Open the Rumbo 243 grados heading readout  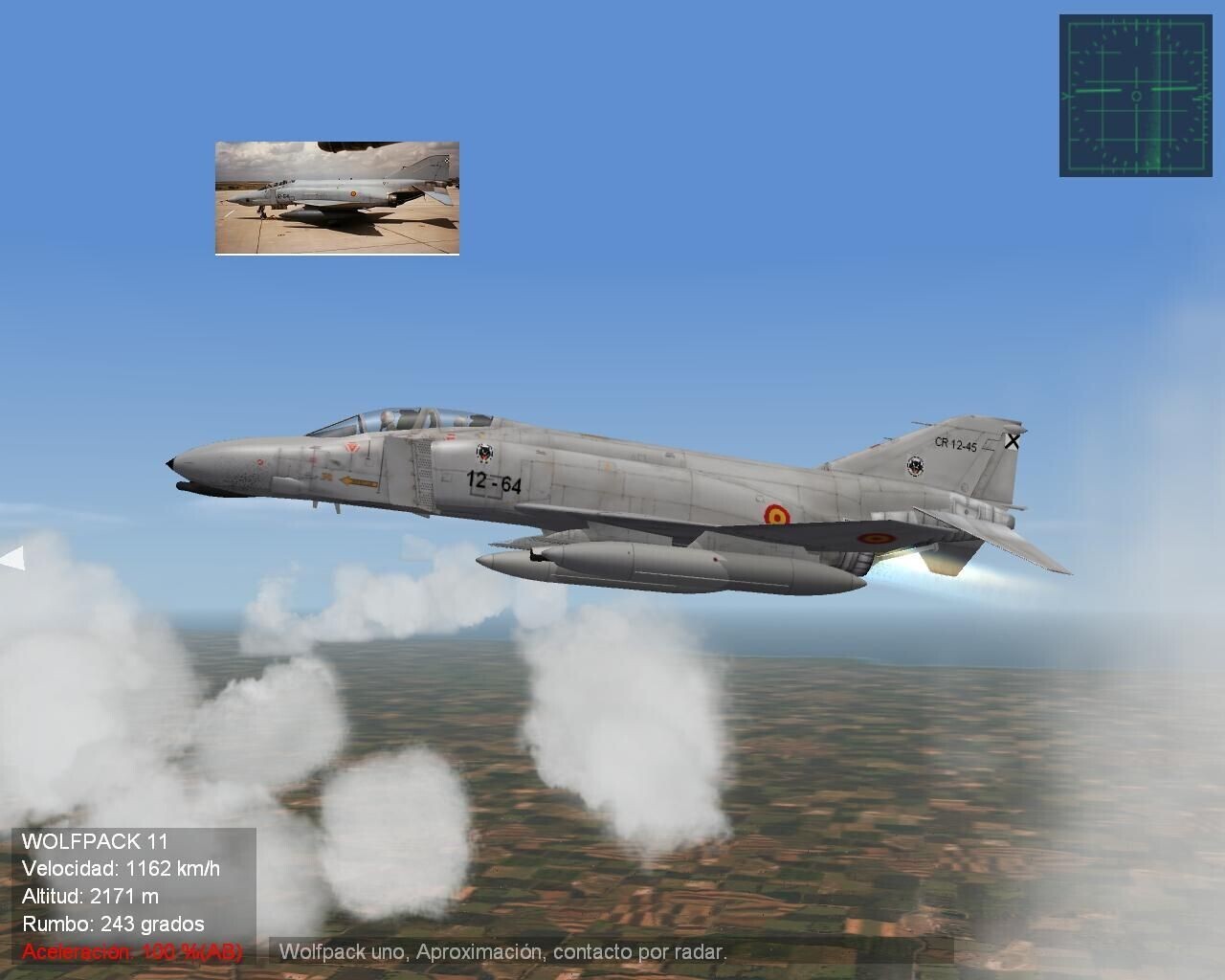112,925
